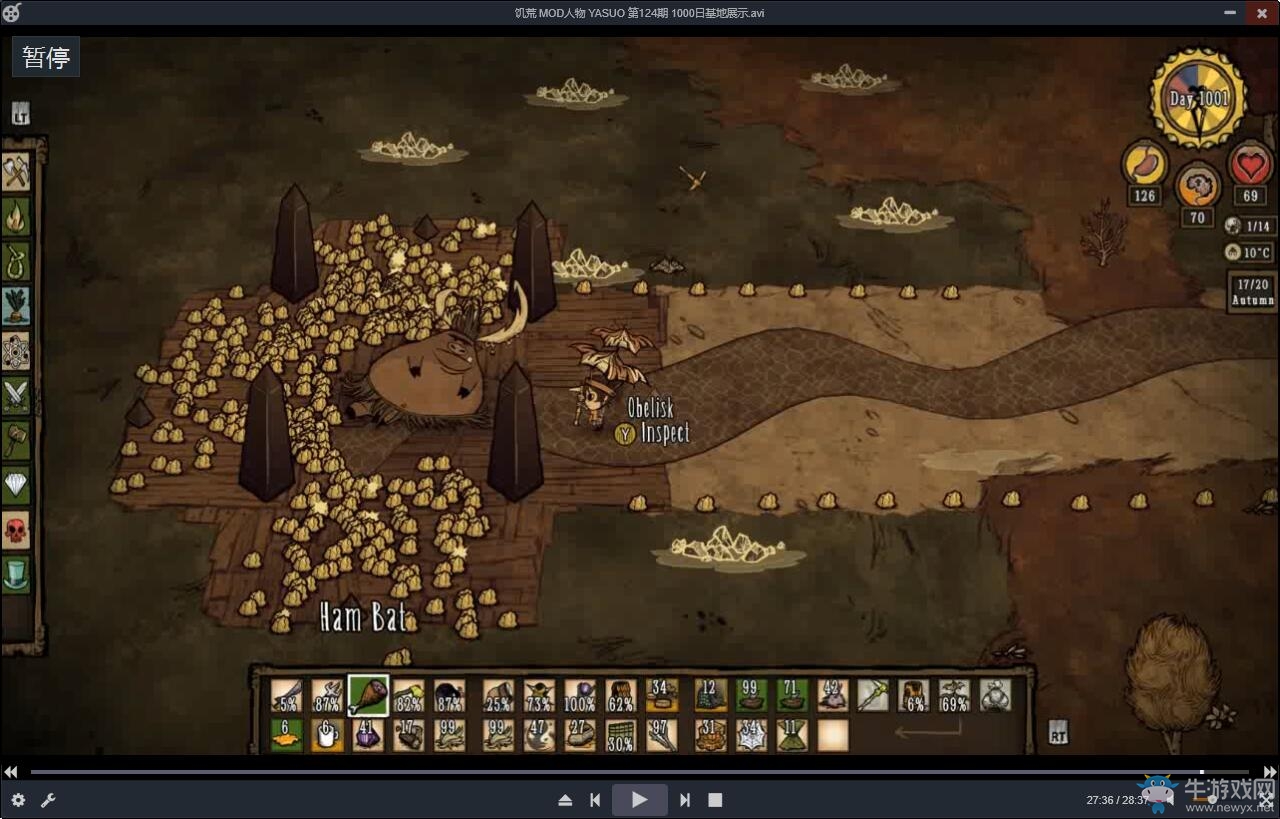1280x819 pixels.
Task: Select the white mug item slot
Action: [x=327, y=735]
